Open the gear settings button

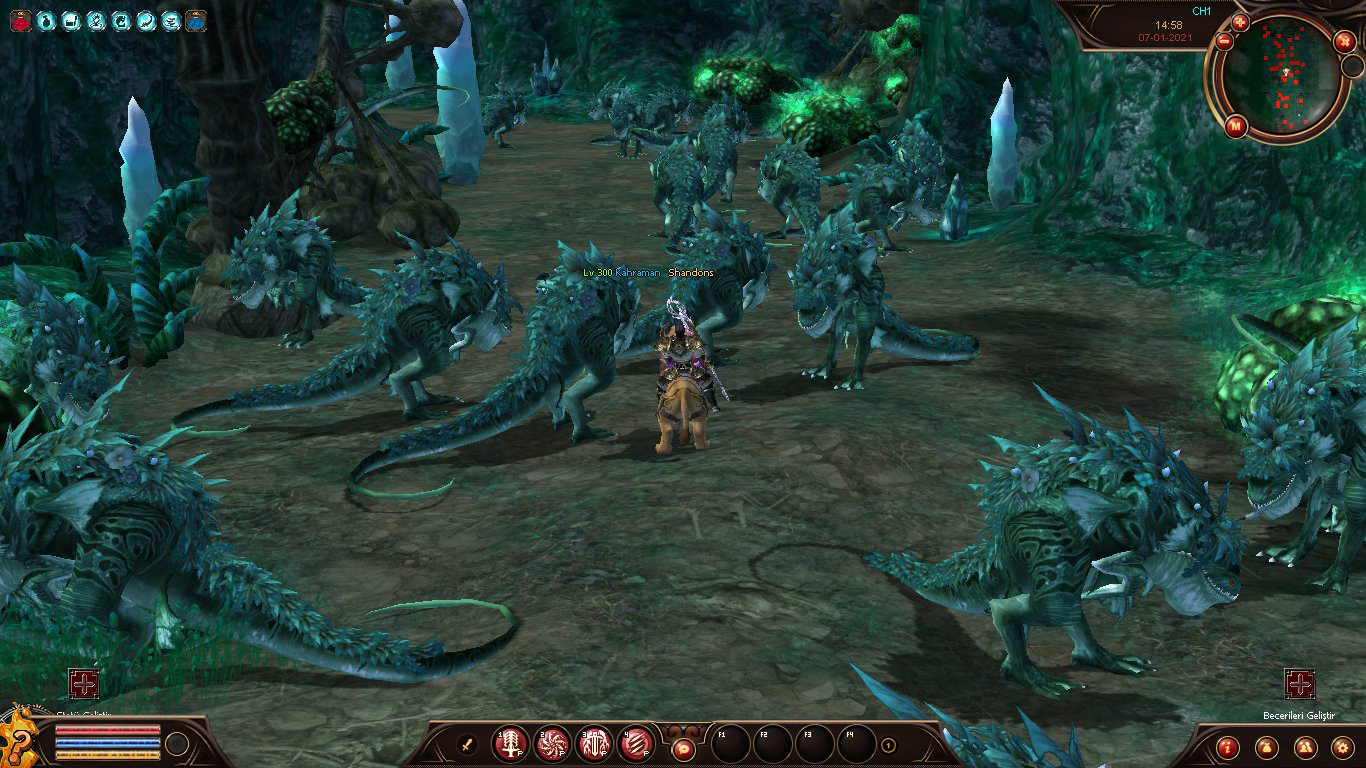tap(1342, 747)
